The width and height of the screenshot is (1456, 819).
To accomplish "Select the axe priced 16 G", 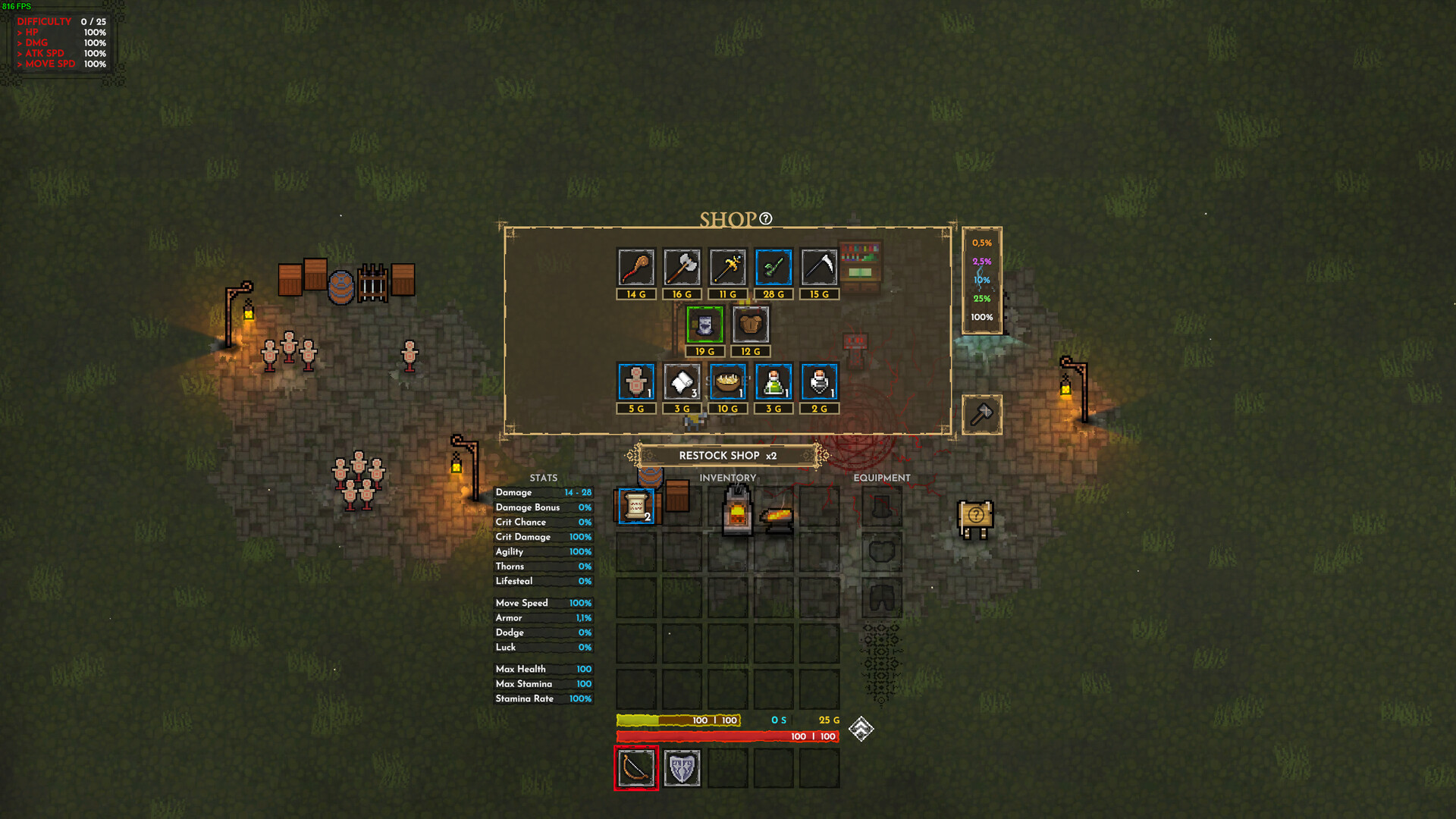I will point(682,267).
